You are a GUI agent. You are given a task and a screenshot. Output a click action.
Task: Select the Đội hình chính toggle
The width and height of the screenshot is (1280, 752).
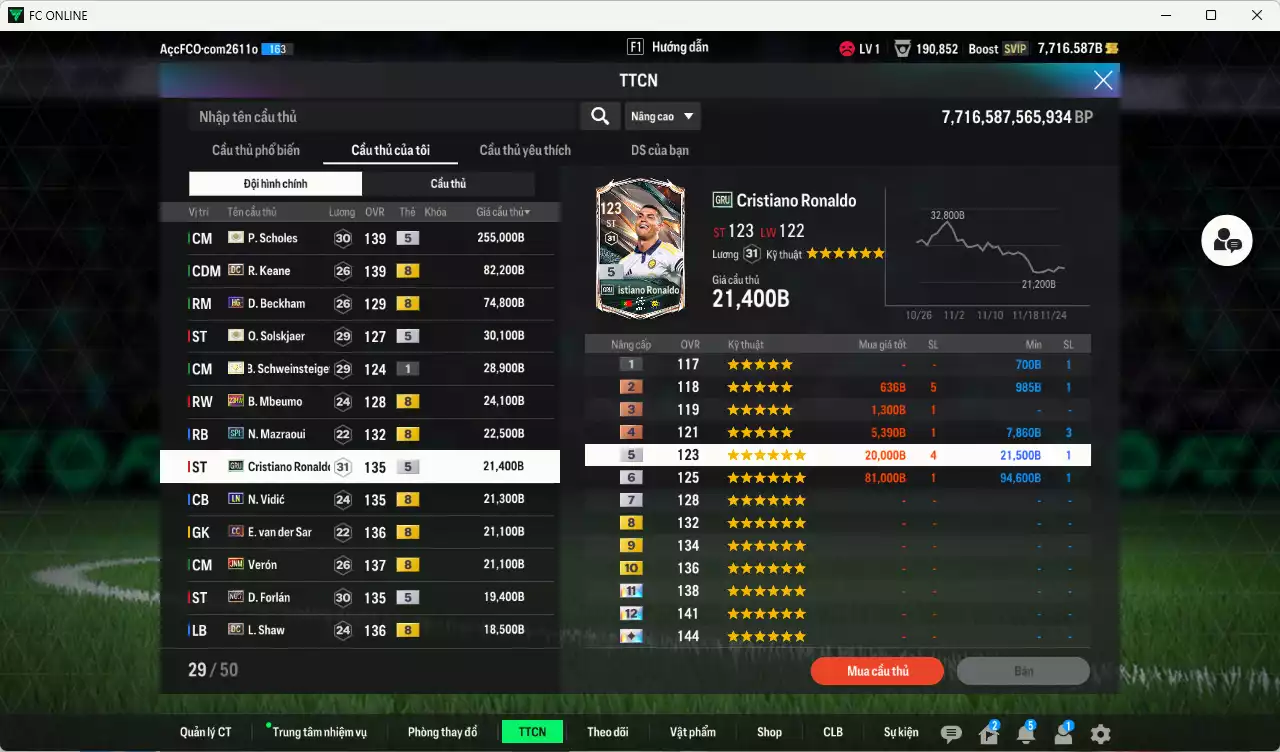[276, 184]
